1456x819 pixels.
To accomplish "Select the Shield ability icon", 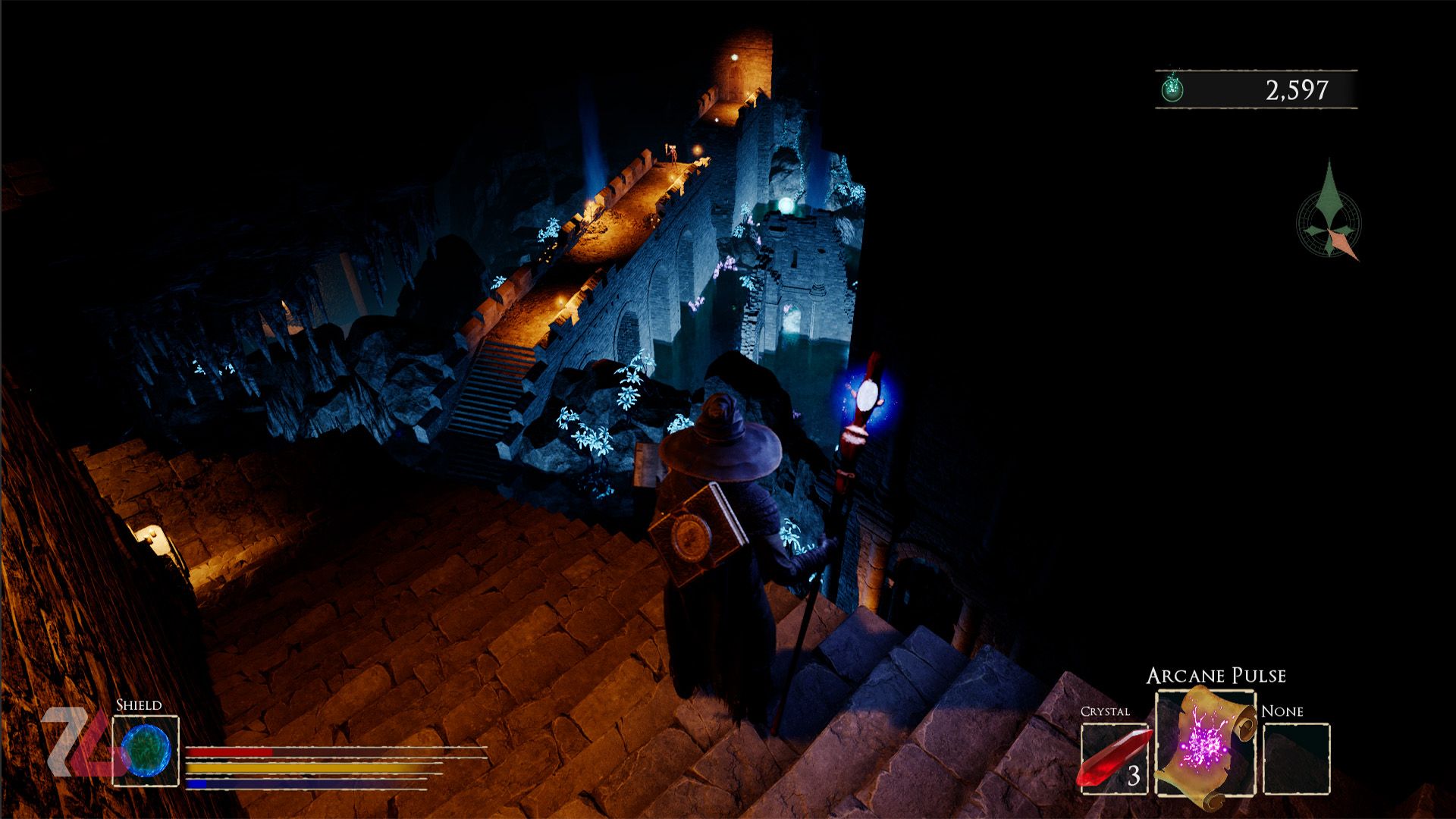I will [146, 751].
